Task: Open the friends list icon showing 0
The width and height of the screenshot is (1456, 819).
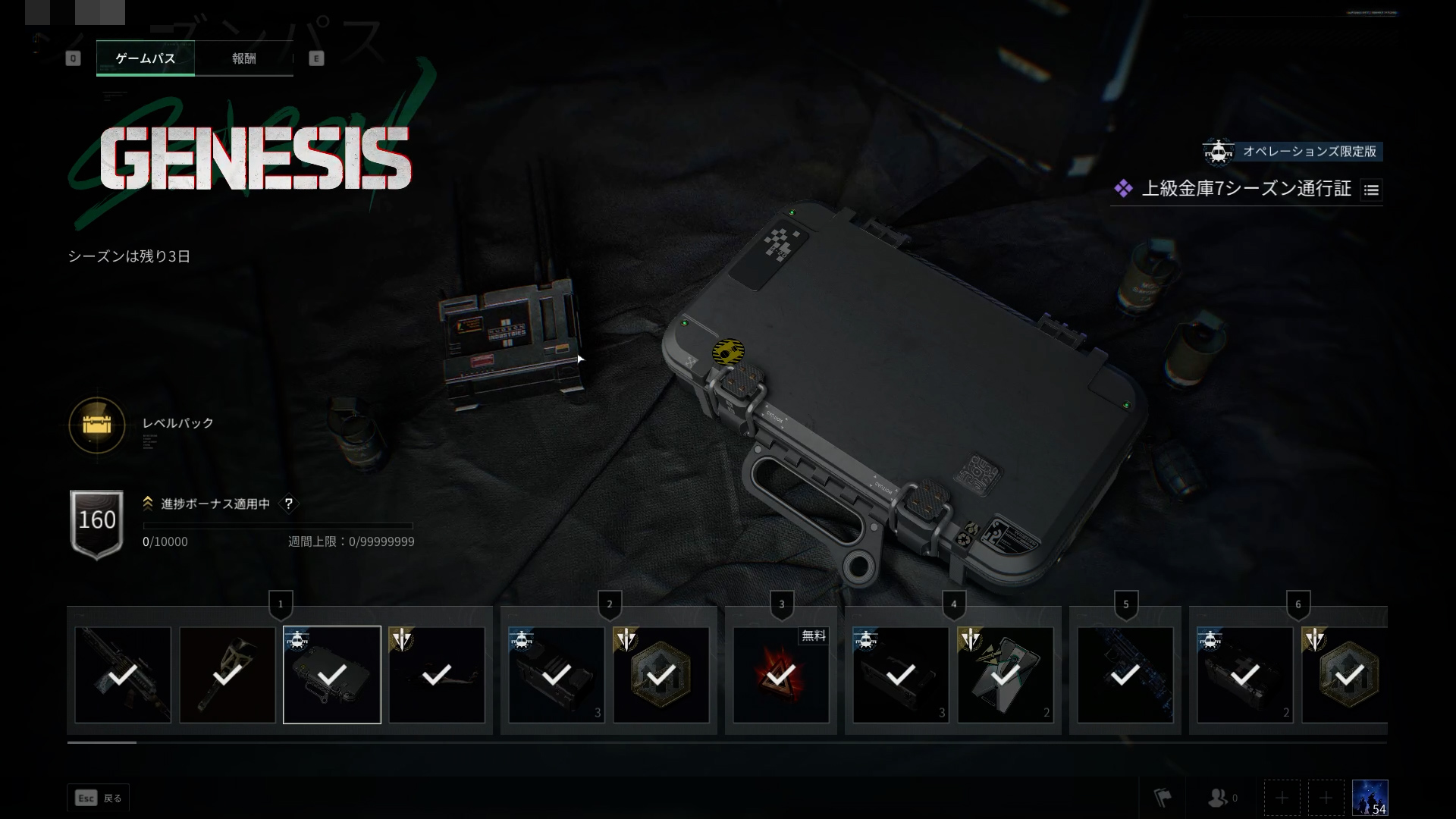Action: [1219, 796]
